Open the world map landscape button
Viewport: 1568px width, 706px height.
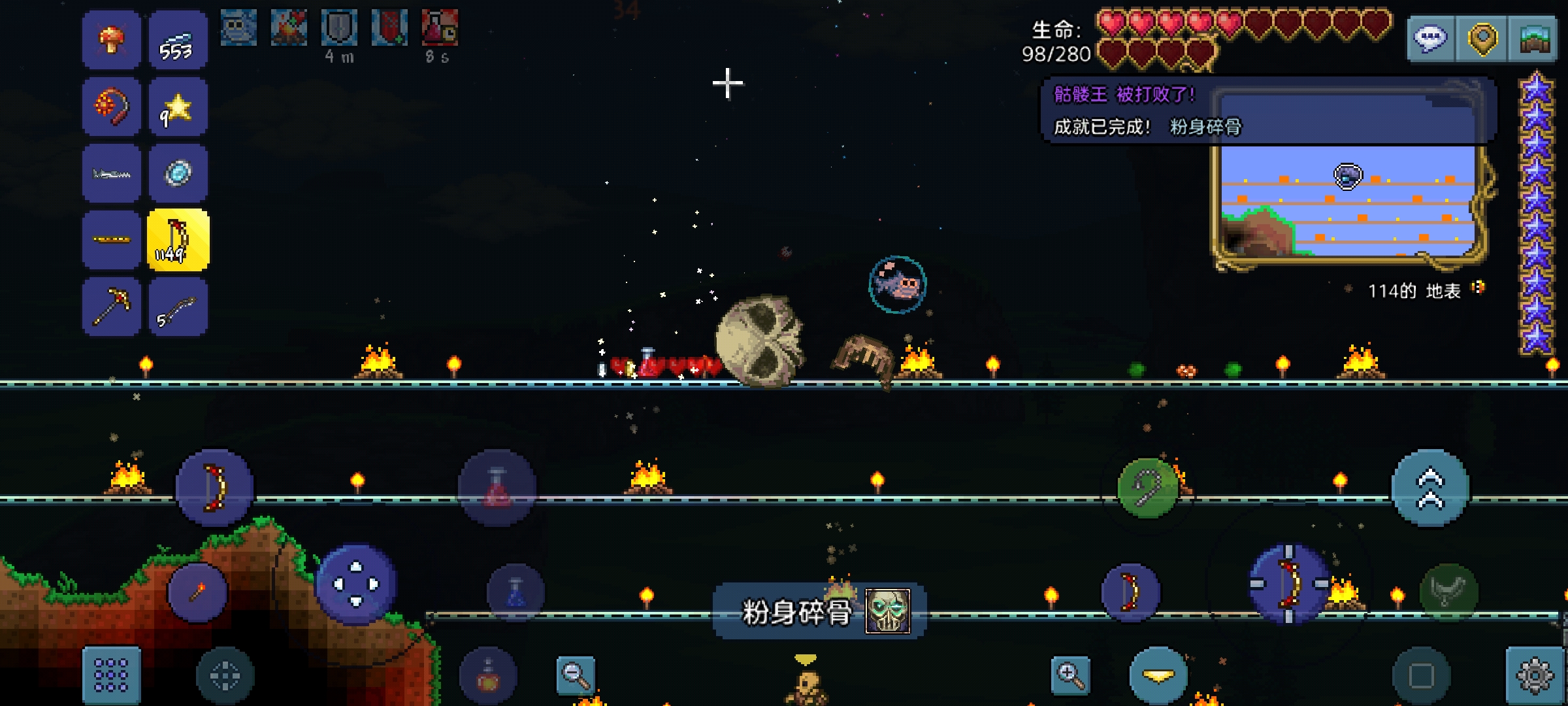pyautogui.click(x=1534, y=39)
